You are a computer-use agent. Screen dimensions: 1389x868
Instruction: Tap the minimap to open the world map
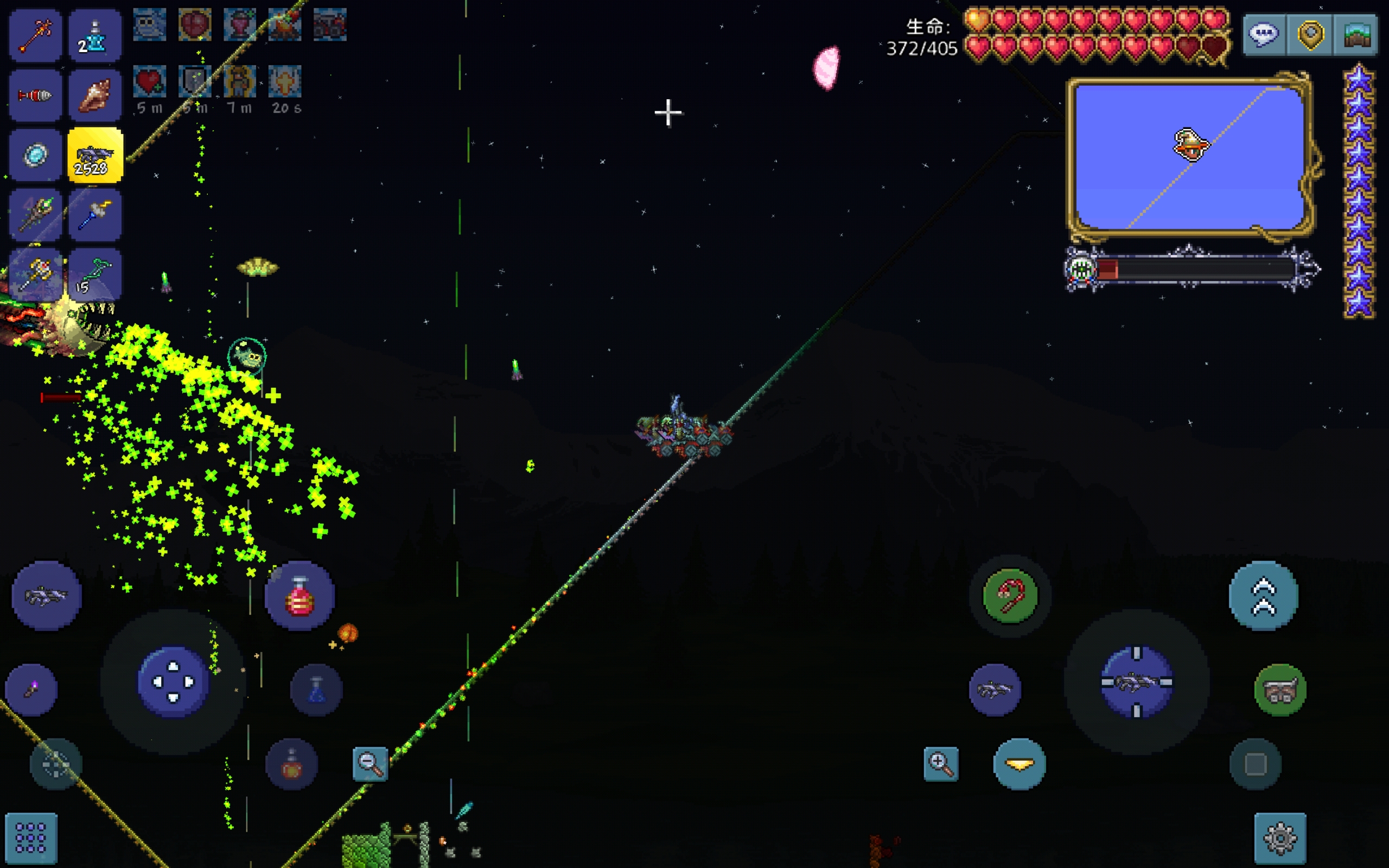pyautogui.click(x=1189, y=156)
